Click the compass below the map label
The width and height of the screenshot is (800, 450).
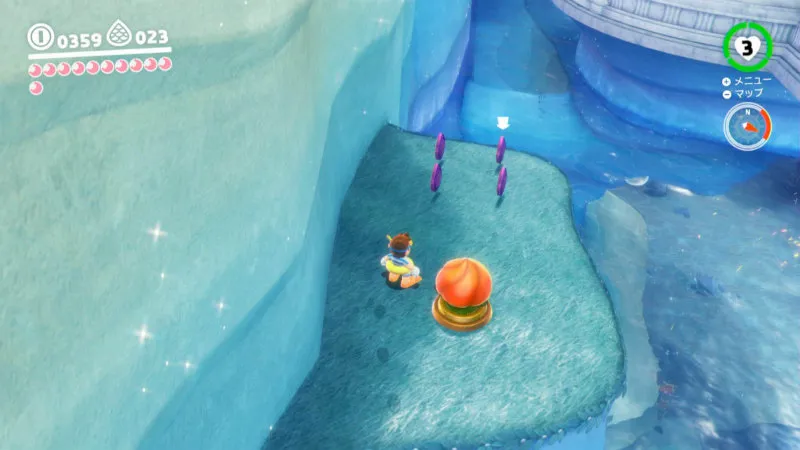tap(745, 127)
